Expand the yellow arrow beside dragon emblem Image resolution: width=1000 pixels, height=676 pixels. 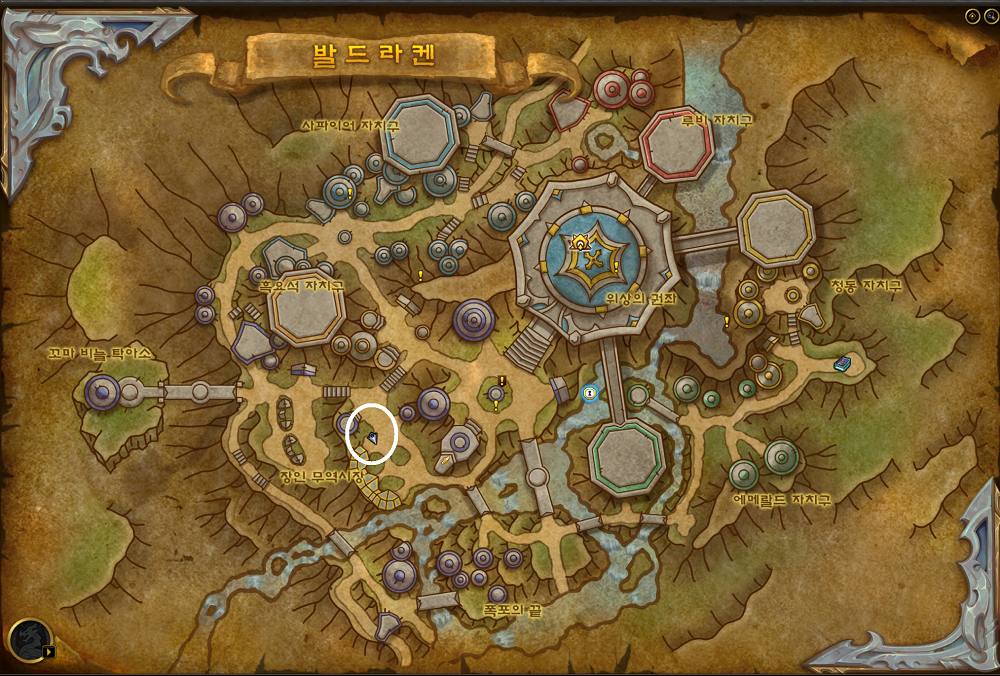pos(49,652)
